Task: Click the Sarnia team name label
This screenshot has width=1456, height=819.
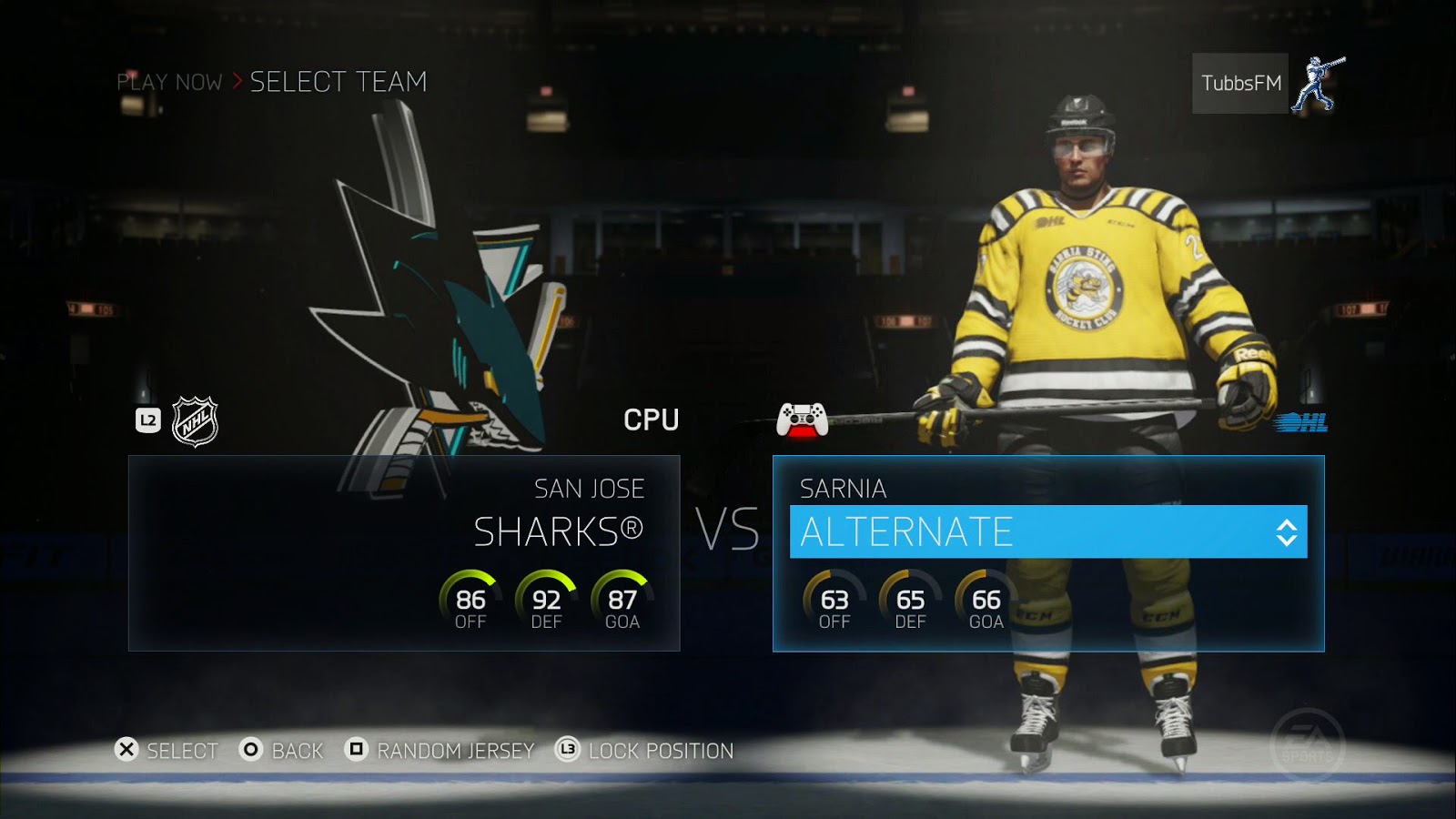Action: [x=843, y=489]
